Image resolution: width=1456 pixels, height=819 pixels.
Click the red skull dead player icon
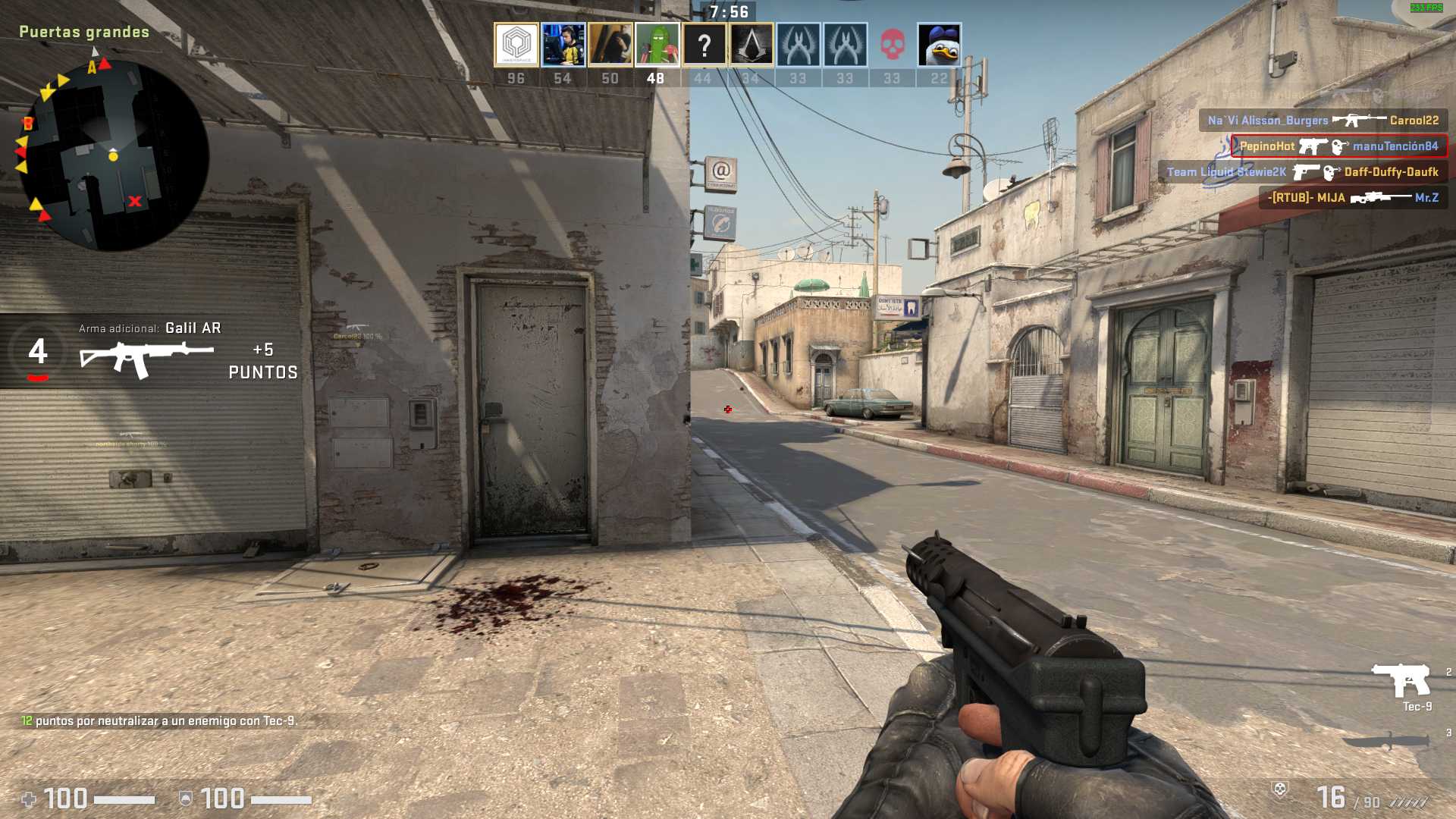[892, 45]
